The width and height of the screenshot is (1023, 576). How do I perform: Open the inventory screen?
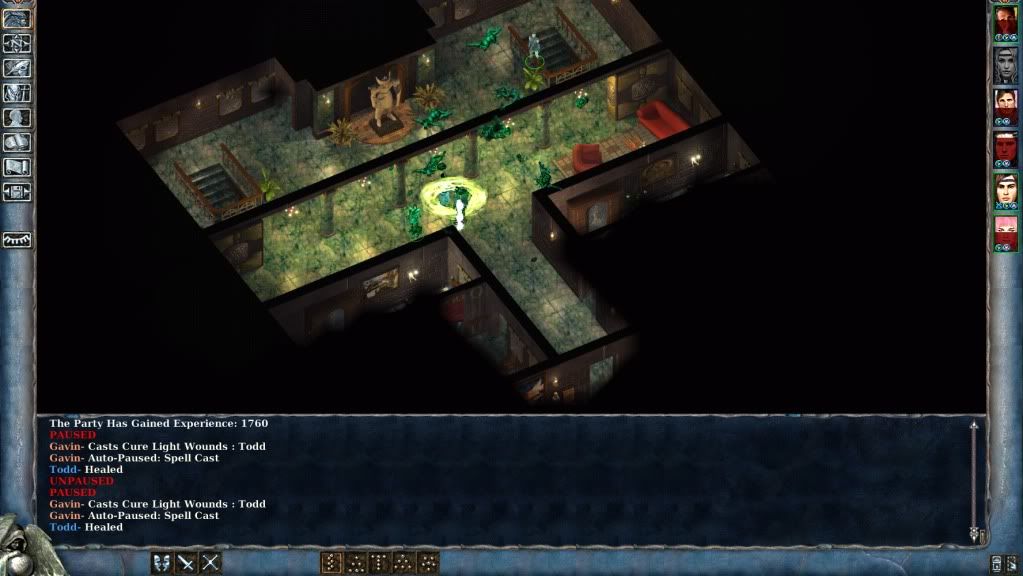[x=17, y=93]
